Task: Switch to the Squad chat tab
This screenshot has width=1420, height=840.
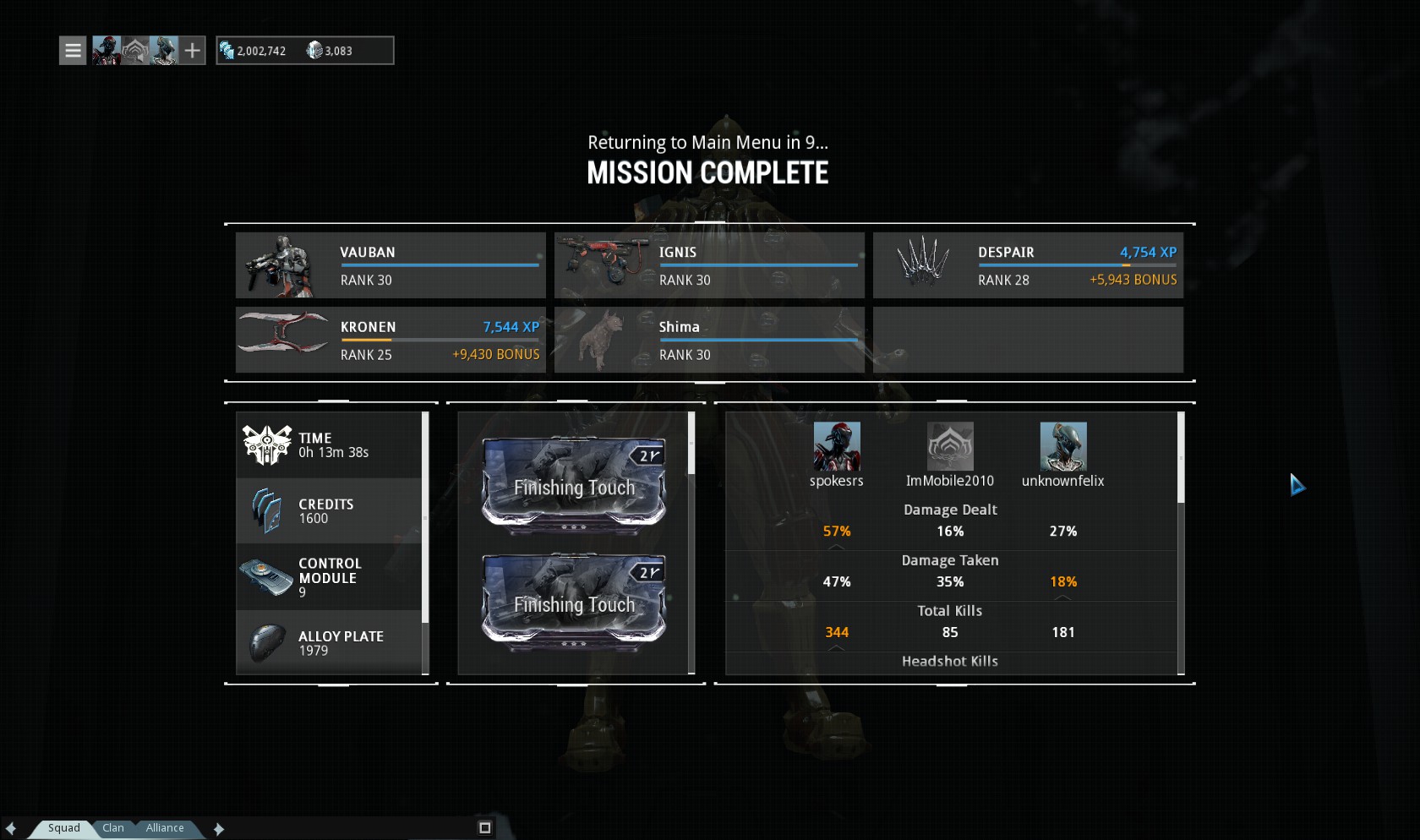Action: click(63, 828)
